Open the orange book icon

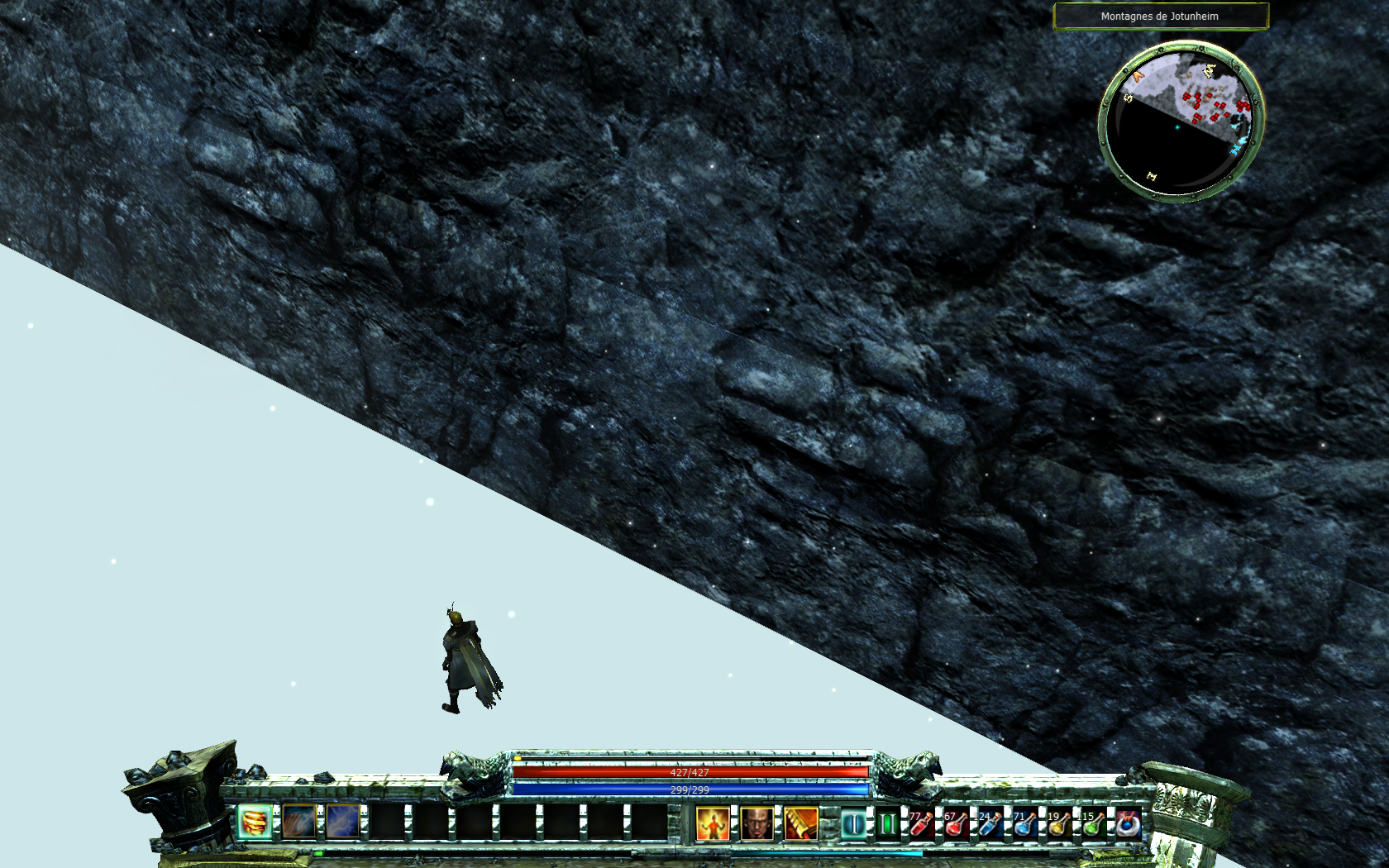pyautogui.click(x=800, y=824)
